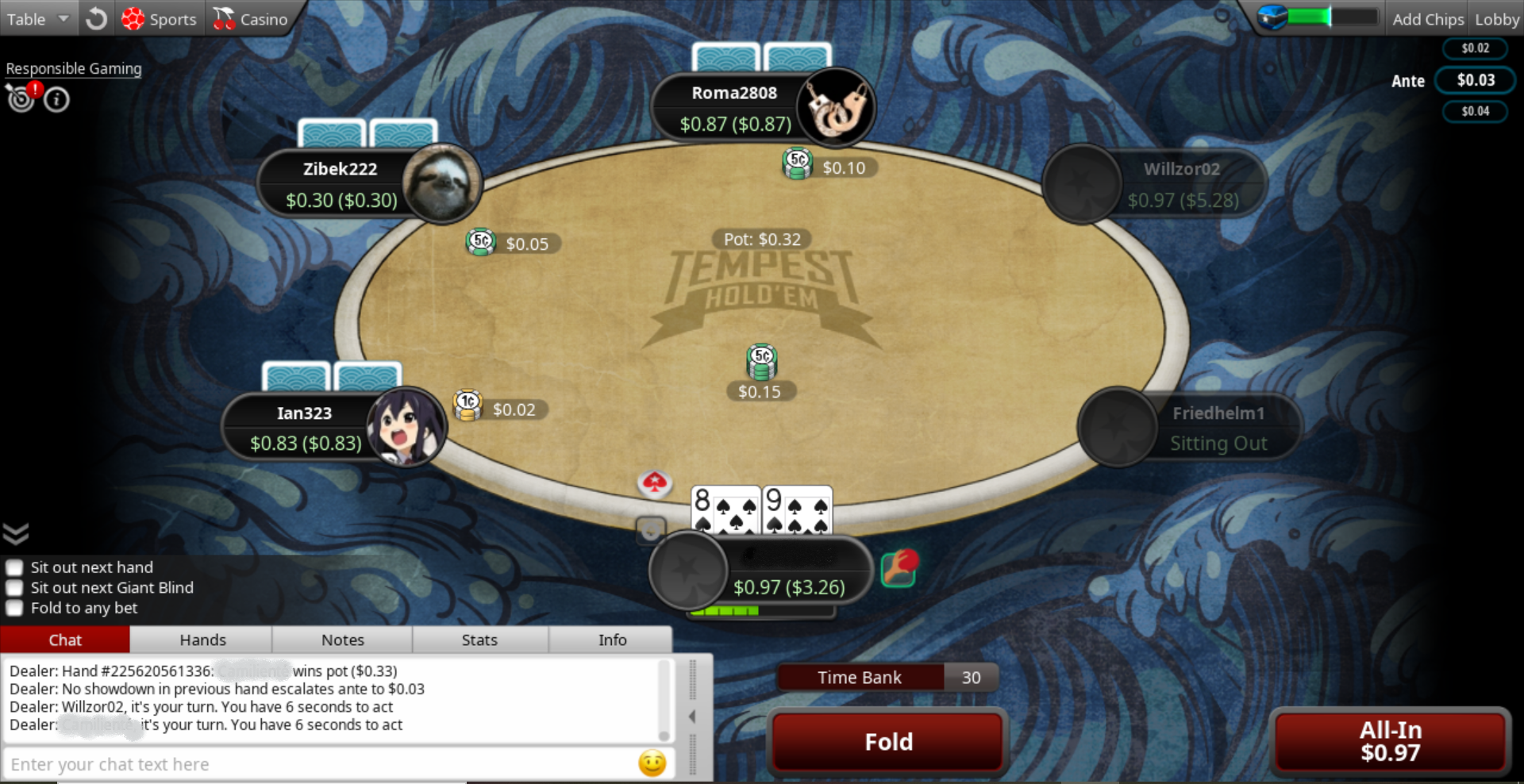Click the chat text input field
Viewport: 1524px width, 784px height.
pyautogui.click(x=317, y=764)
